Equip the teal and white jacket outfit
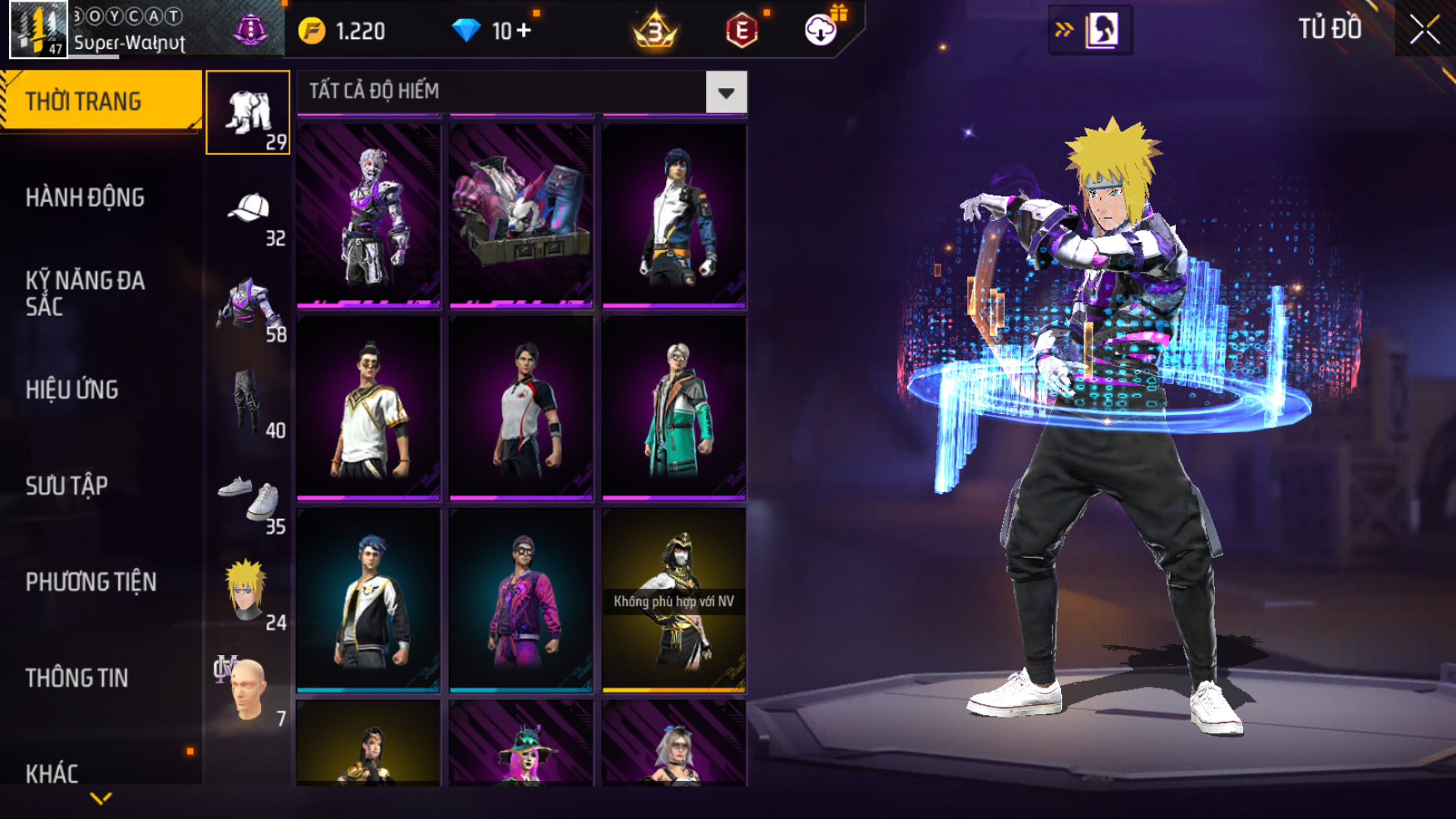Image resolution: width=1456 pixels, height=819 pixels. coord(674,407)
